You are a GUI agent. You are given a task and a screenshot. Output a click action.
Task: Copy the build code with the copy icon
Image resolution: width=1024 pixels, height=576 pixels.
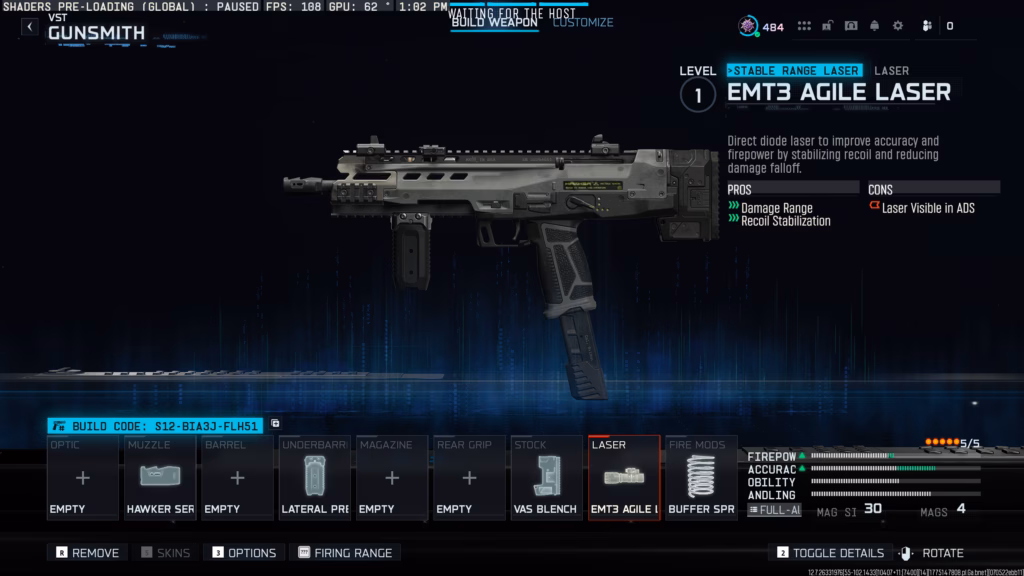pos(276,424)
